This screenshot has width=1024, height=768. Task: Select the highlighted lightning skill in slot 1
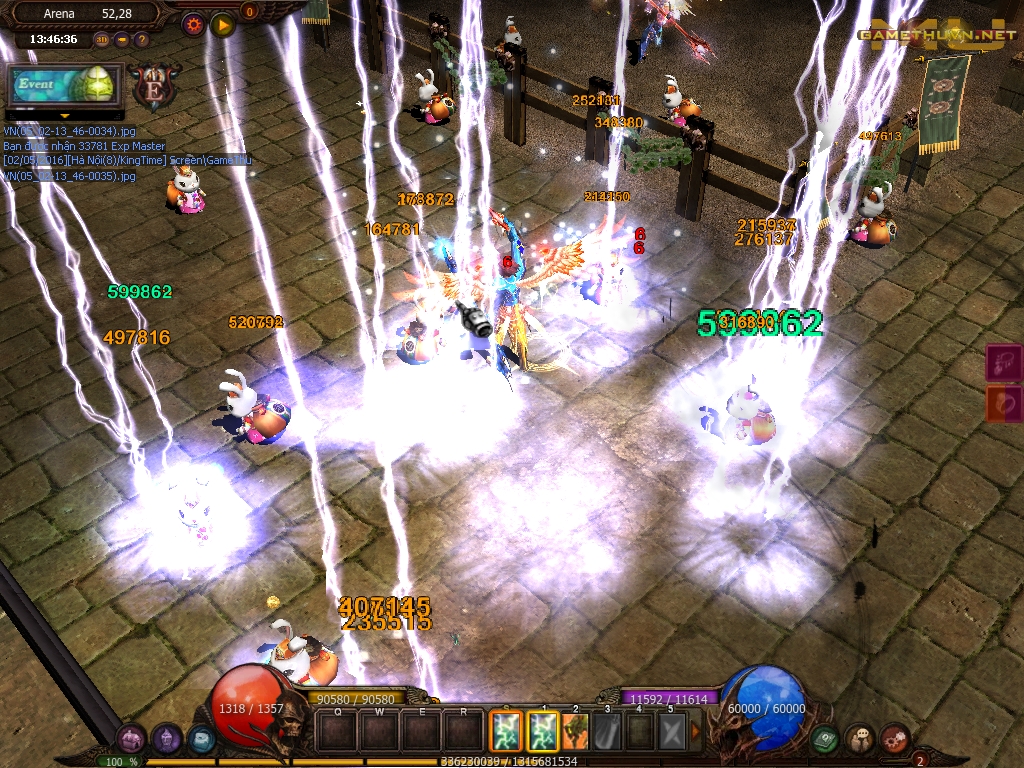click(543, 730)
